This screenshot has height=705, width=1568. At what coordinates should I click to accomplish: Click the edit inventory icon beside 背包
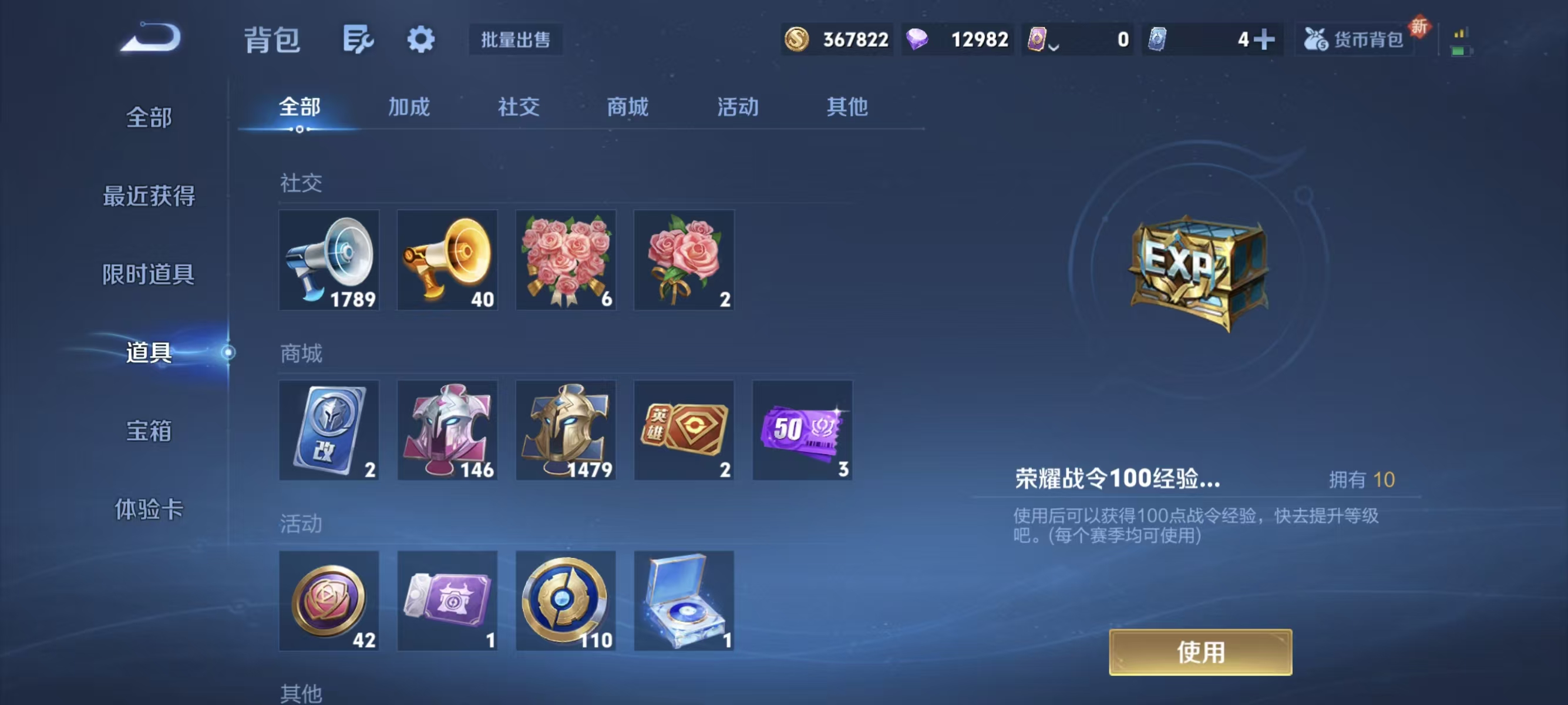coord(358,38)
